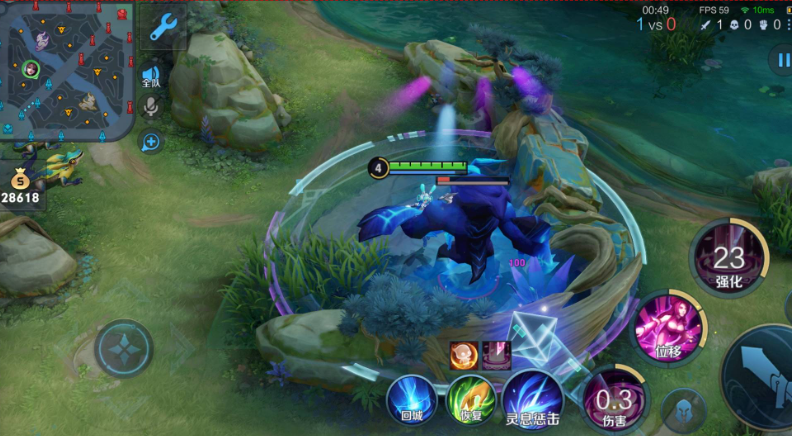Trigger the 伤害 damage skill on cooldown

[x=614, y=400]
